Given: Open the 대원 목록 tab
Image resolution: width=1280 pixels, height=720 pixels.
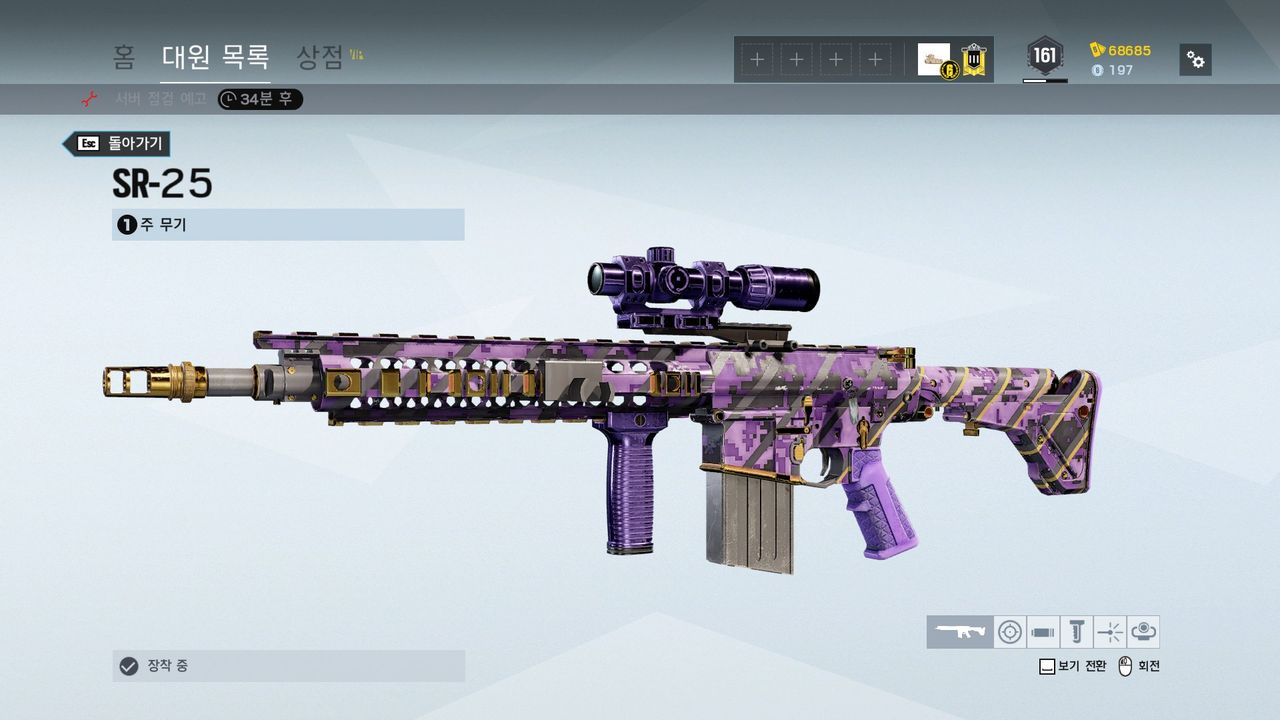Looking at the screenshot, I should tap(215, 57).
